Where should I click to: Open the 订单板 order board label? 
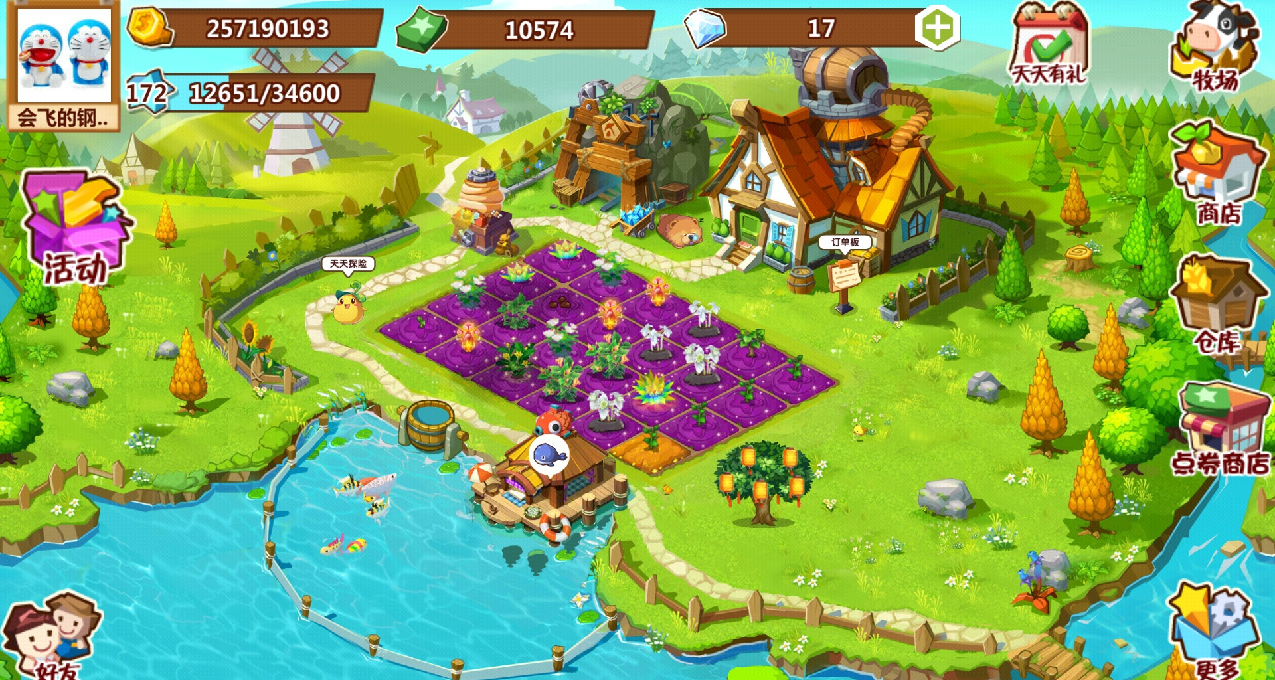(x=845, y=242)
